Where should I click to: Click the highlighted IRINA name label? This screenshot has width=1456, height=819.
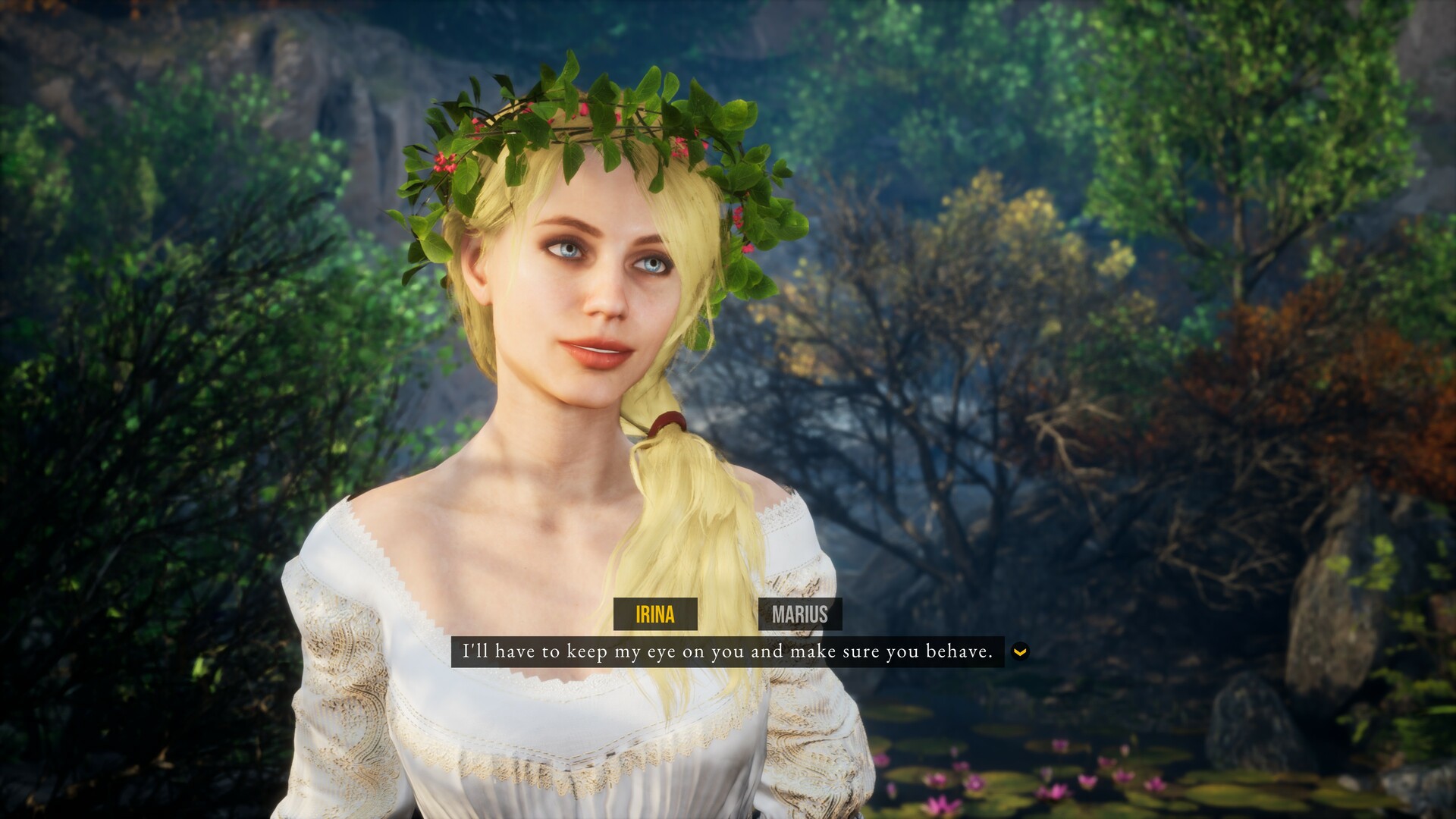coord(657,615)
